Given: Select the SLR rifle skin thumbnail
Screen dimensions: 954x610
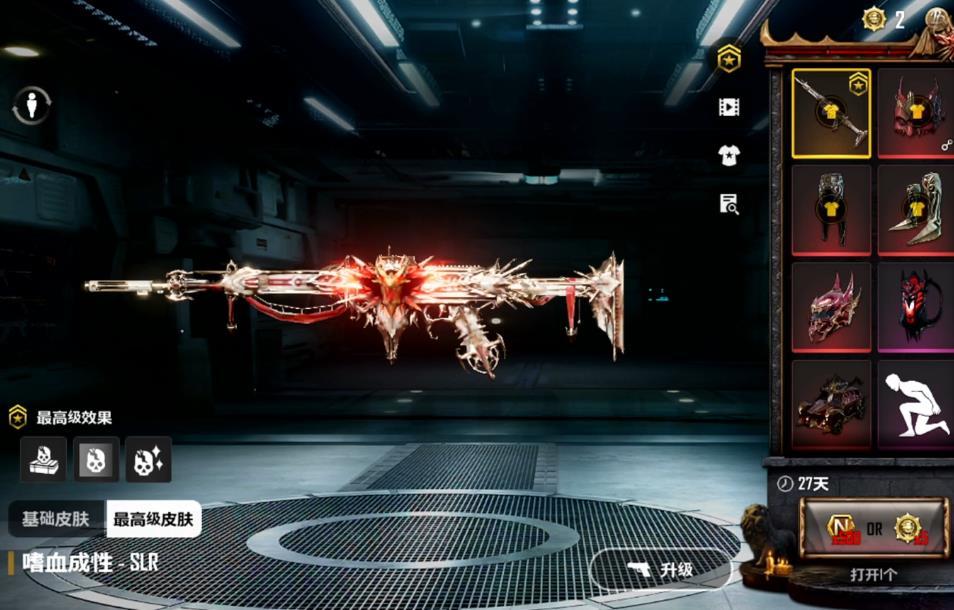Looking at the screenshot, I should pyautogui.click(x=830, y=113).
